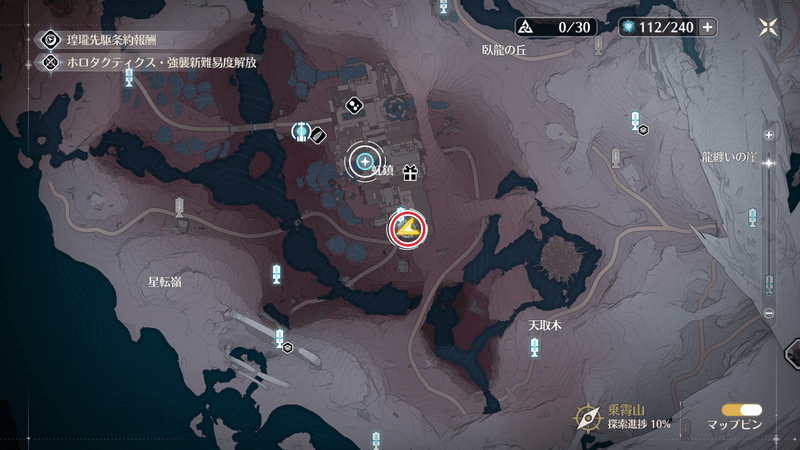Add Waveplates with the plus button
The image size is (800, 450).
[707, 27]
